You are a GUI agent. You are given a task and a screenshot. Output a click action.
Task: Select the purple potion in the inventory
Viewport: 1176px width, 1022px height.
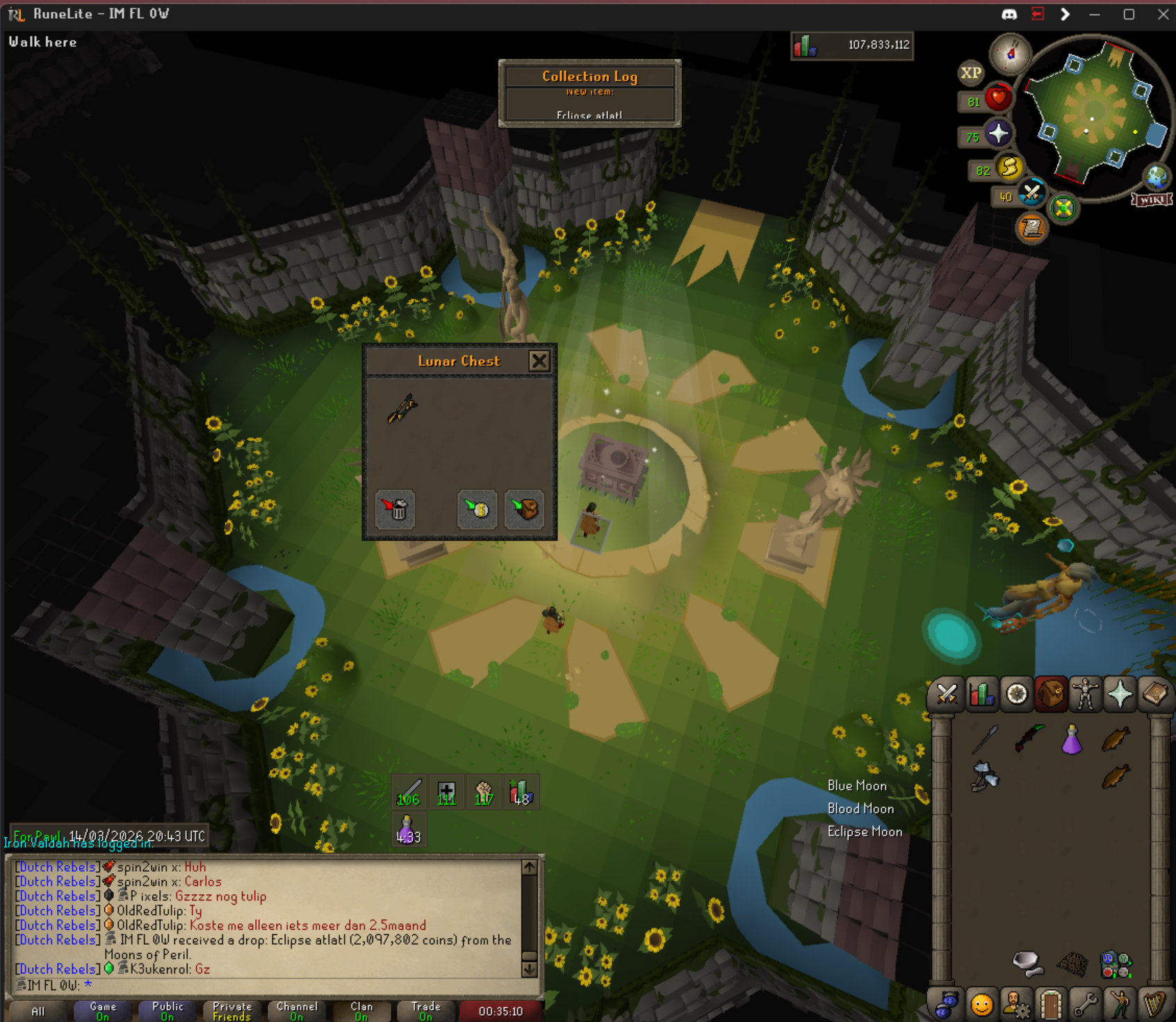(1072, 739)
